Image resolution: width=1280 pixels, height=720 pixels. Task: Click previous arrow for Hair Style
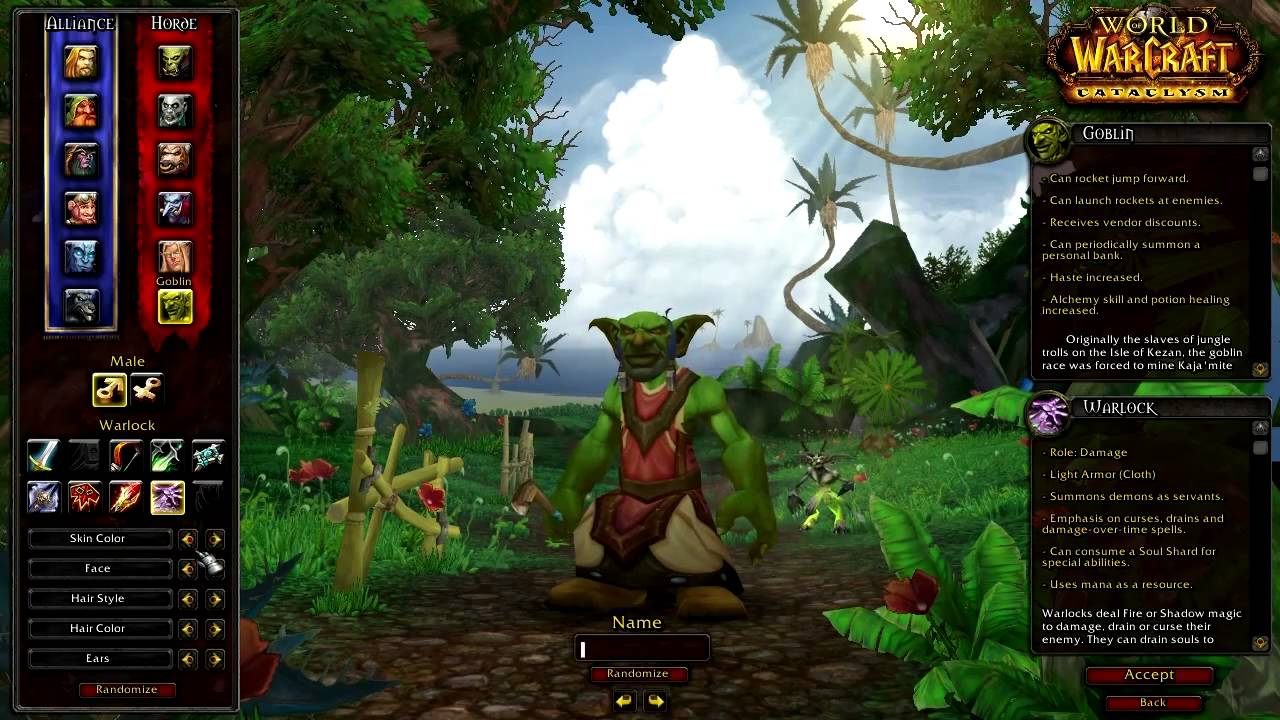coord(187,599)
